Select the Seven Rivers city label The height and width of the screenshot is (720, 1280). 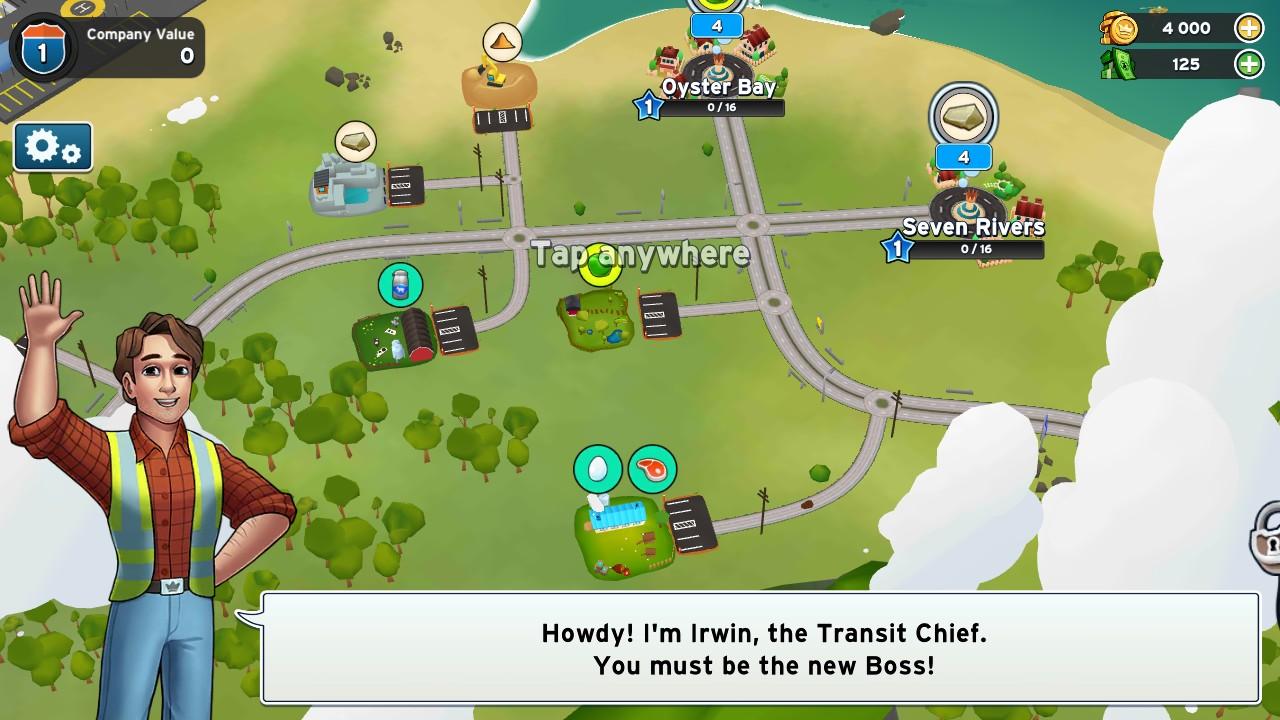(x=973, y=227)
